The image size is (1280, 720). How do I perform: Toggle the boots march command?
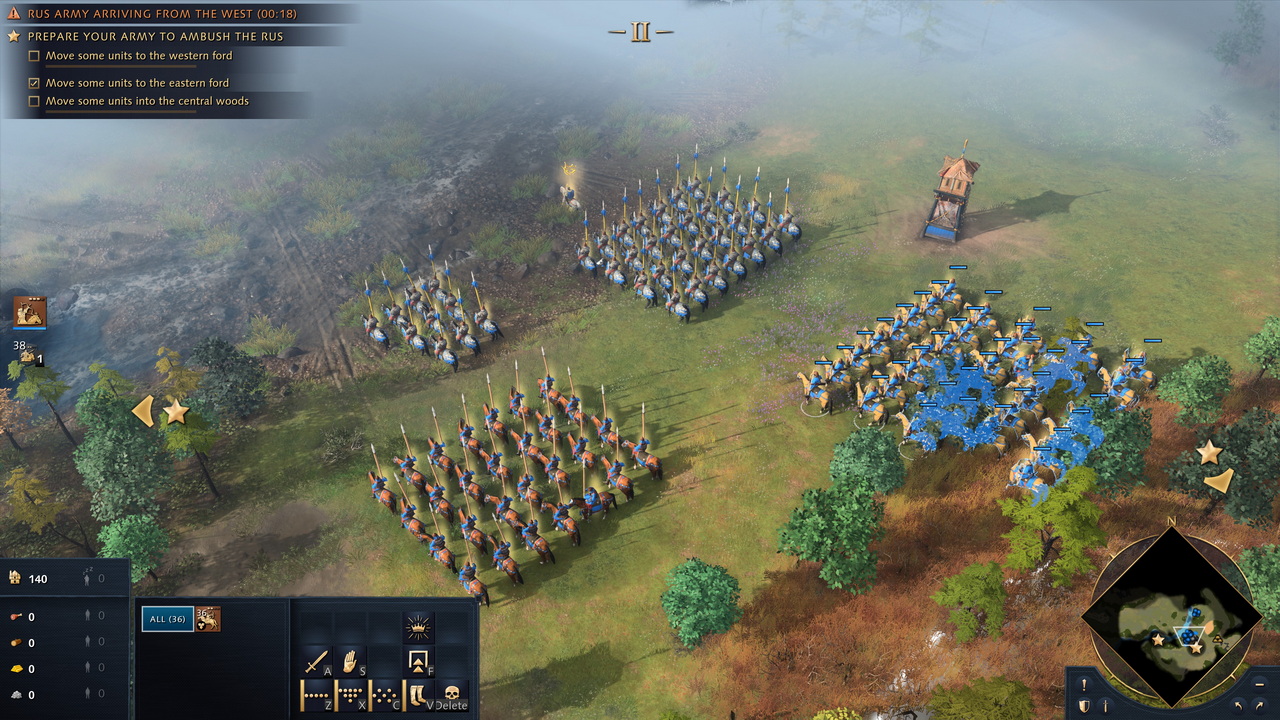pos(419,693)
